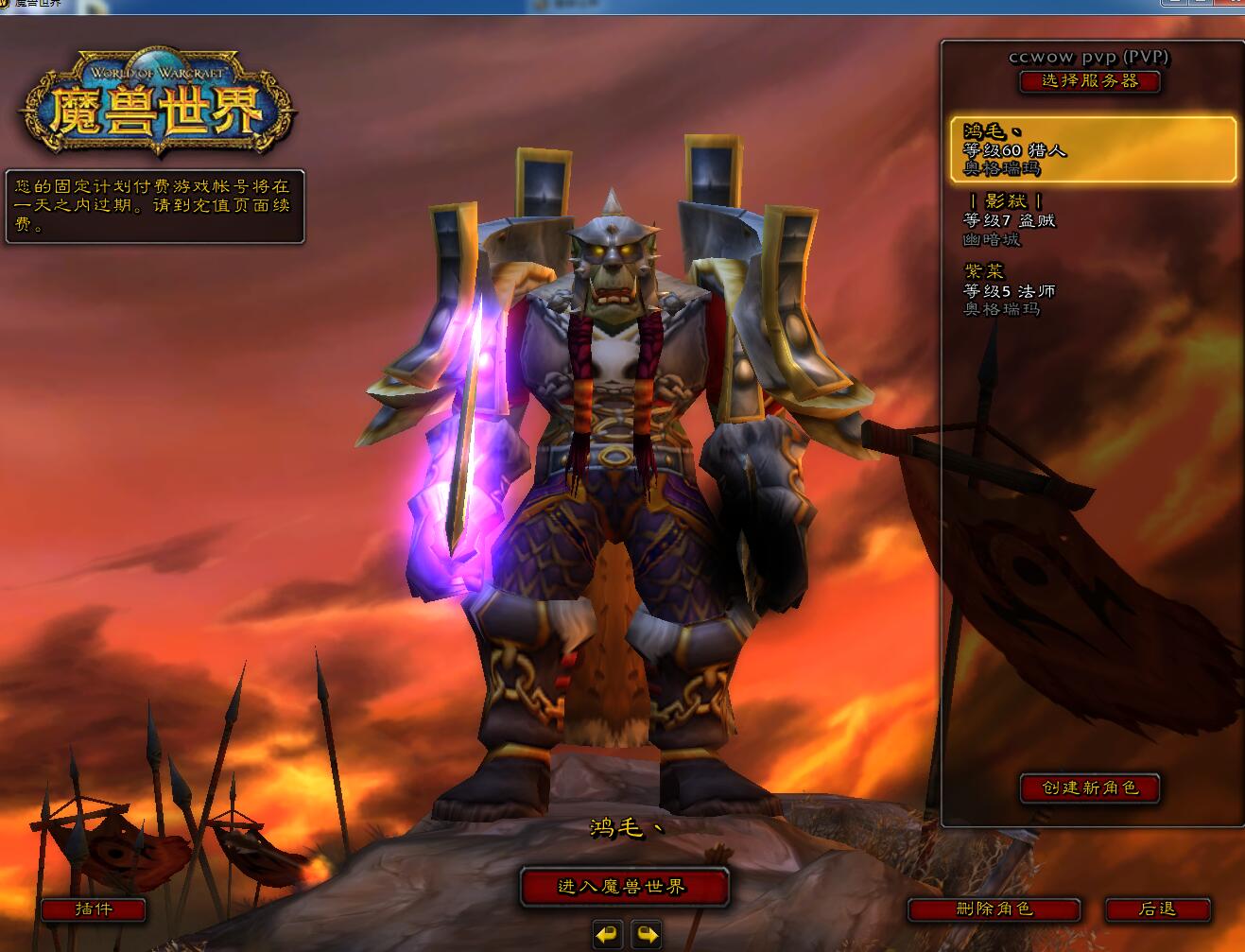Rotate the character with the right arrow

647,935
